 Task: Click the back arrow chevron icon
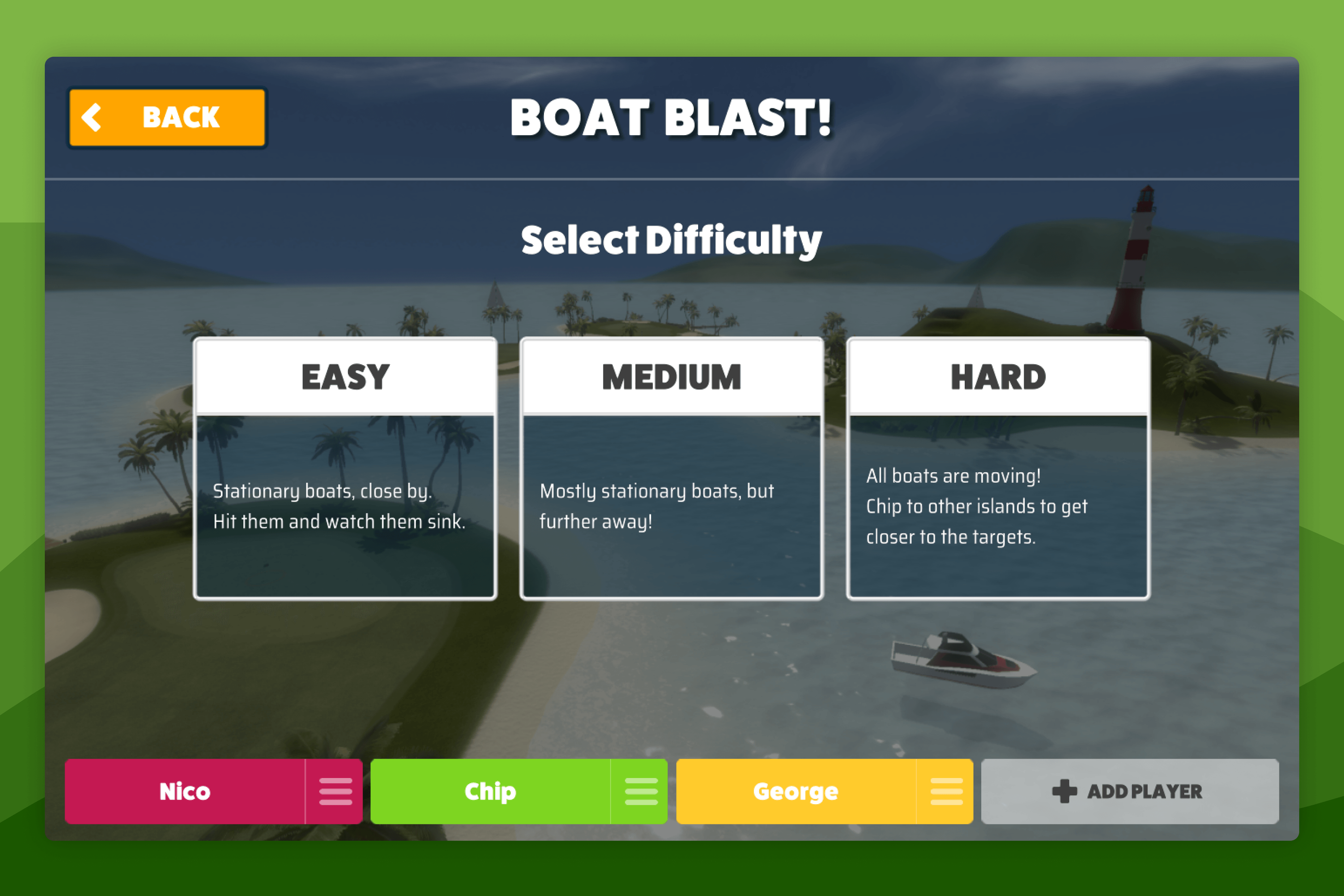point(93,117)
